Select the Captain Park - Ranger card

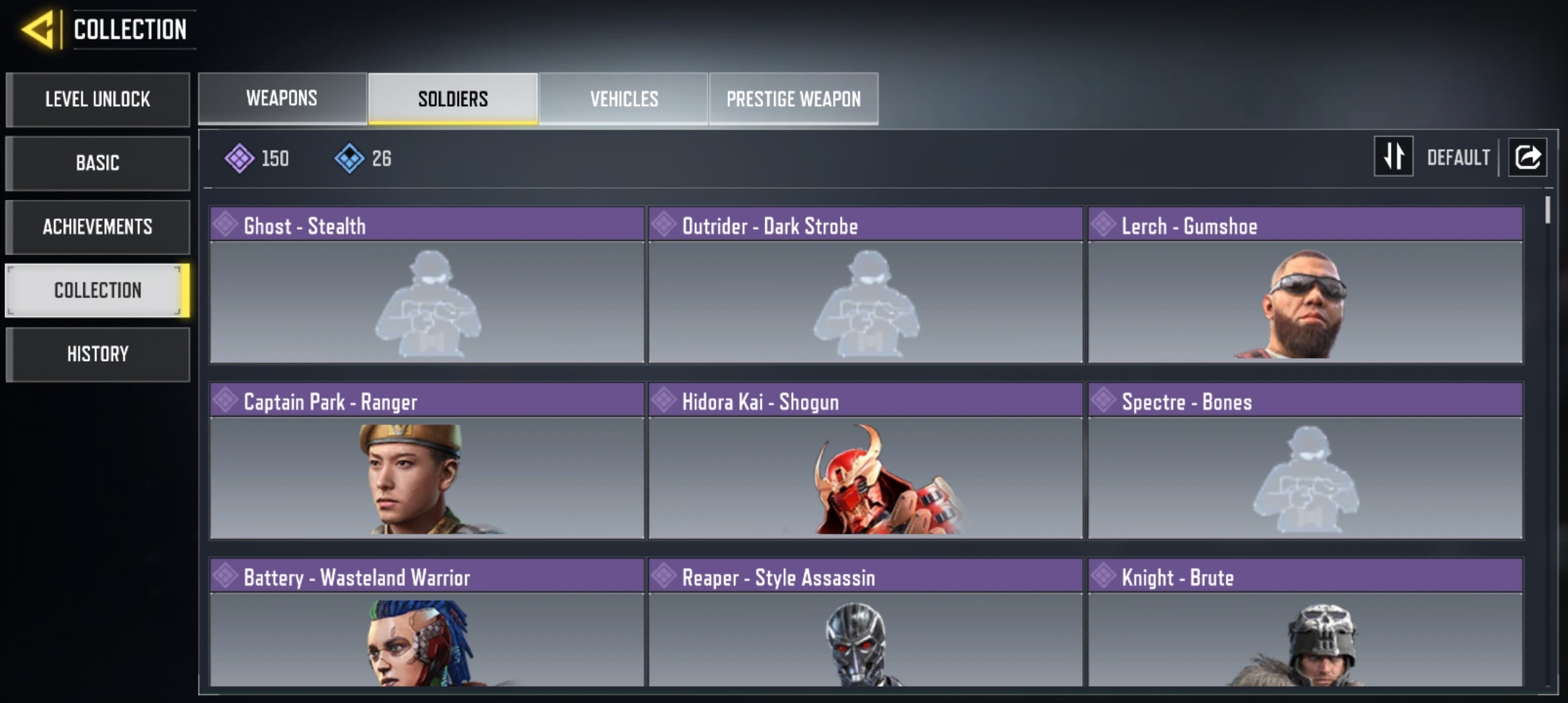427,461
